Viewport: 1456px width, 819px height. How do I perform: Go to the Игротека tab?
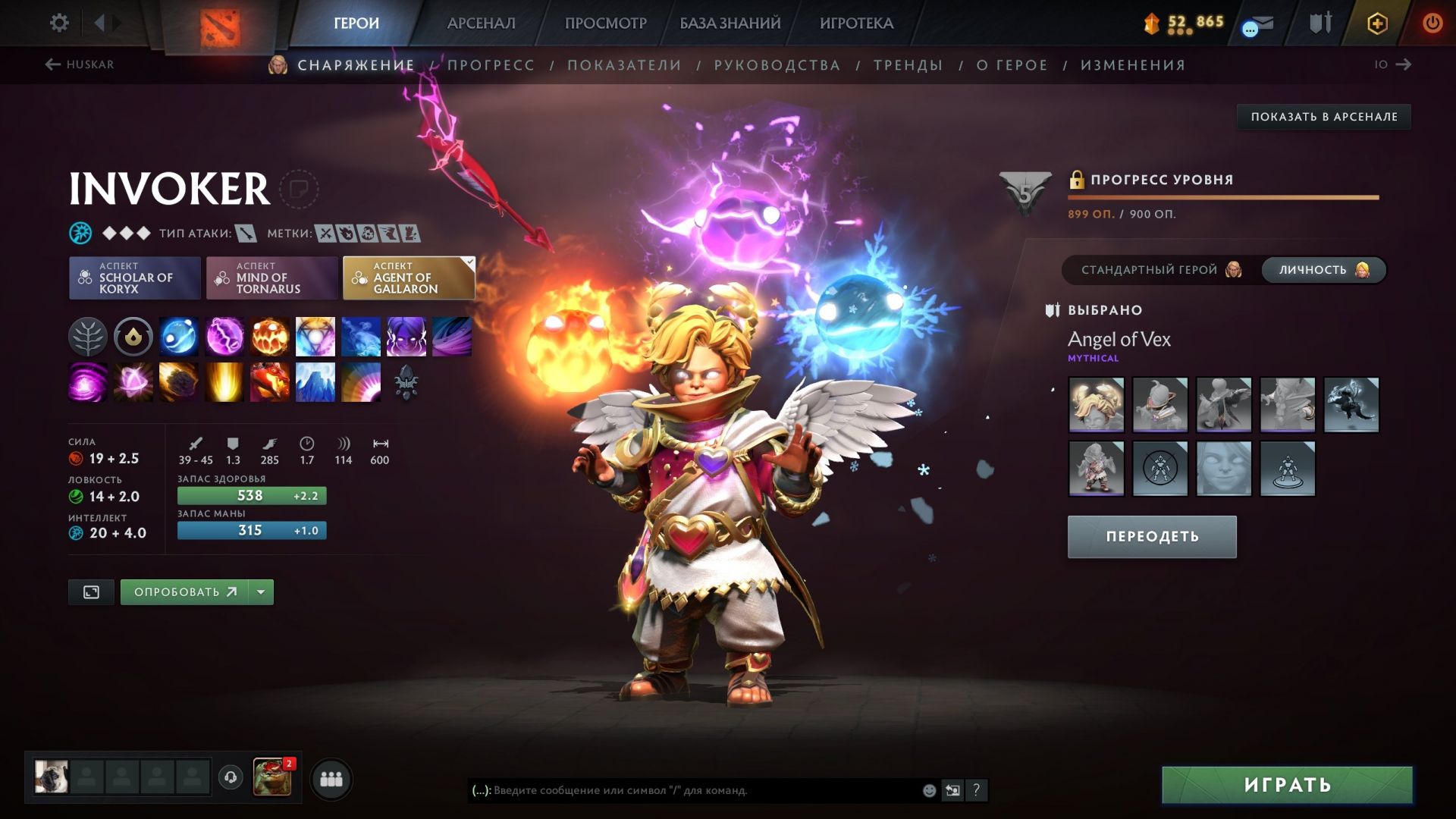(x=856, y=24)
